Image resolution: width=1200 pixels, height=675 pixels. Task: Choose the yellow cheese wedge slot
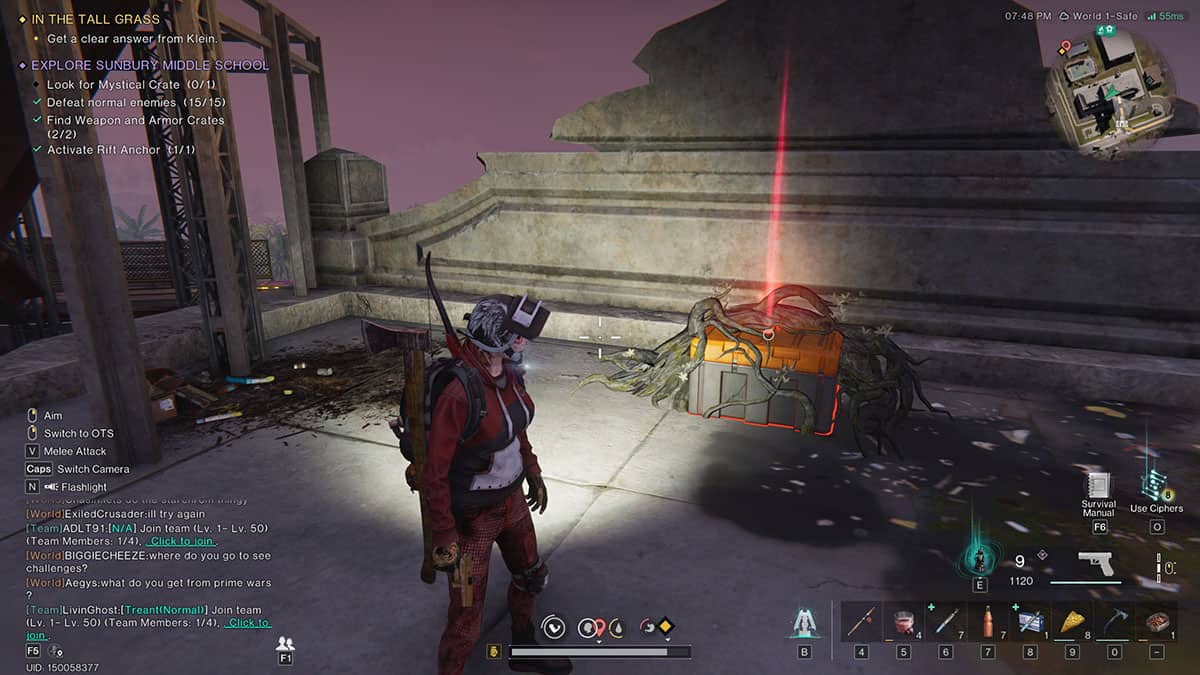click(x=1072, y=622)
